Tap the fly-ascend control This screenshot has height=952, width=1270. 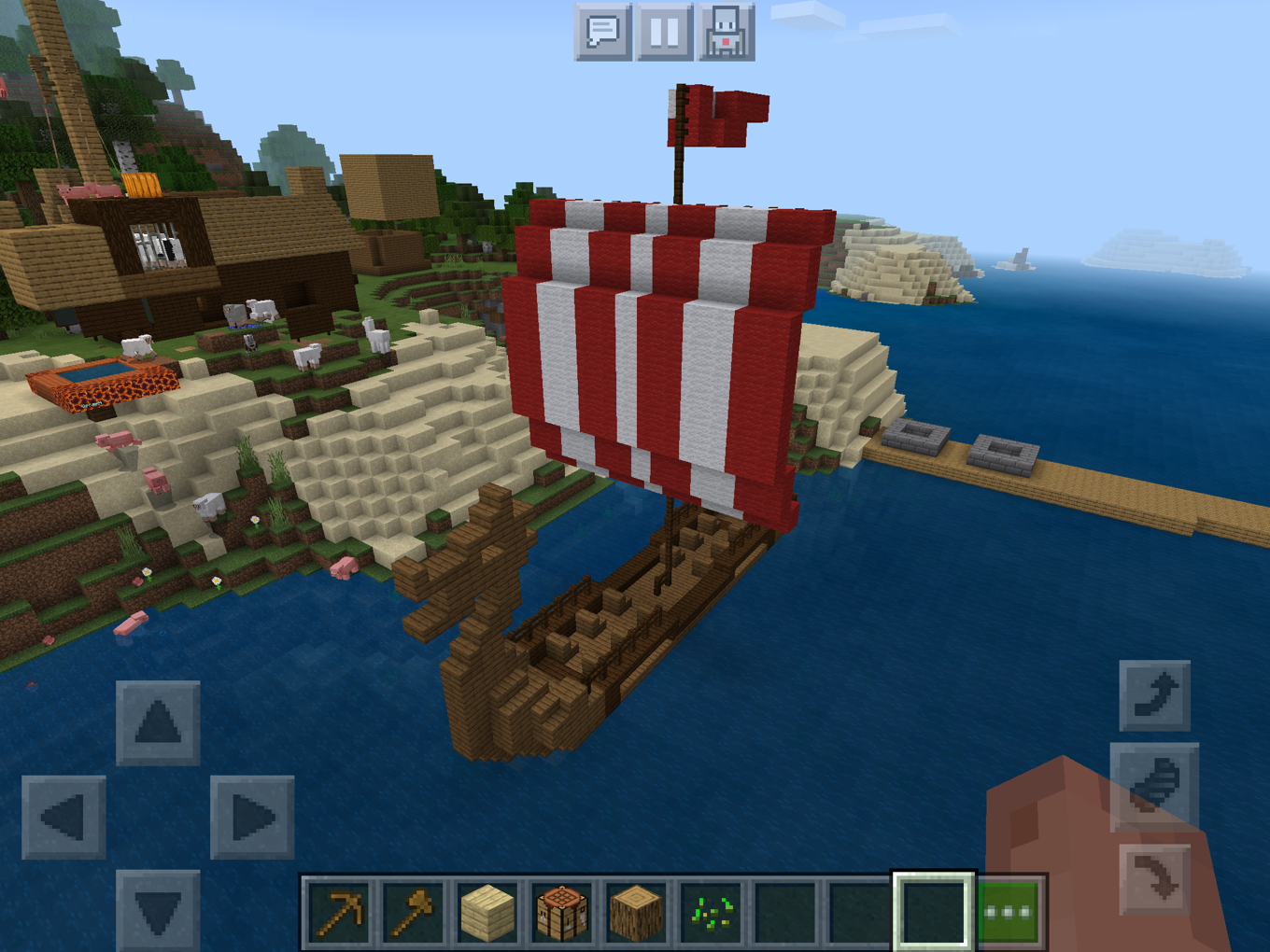pyautogui.click(x=1155, y=695)
